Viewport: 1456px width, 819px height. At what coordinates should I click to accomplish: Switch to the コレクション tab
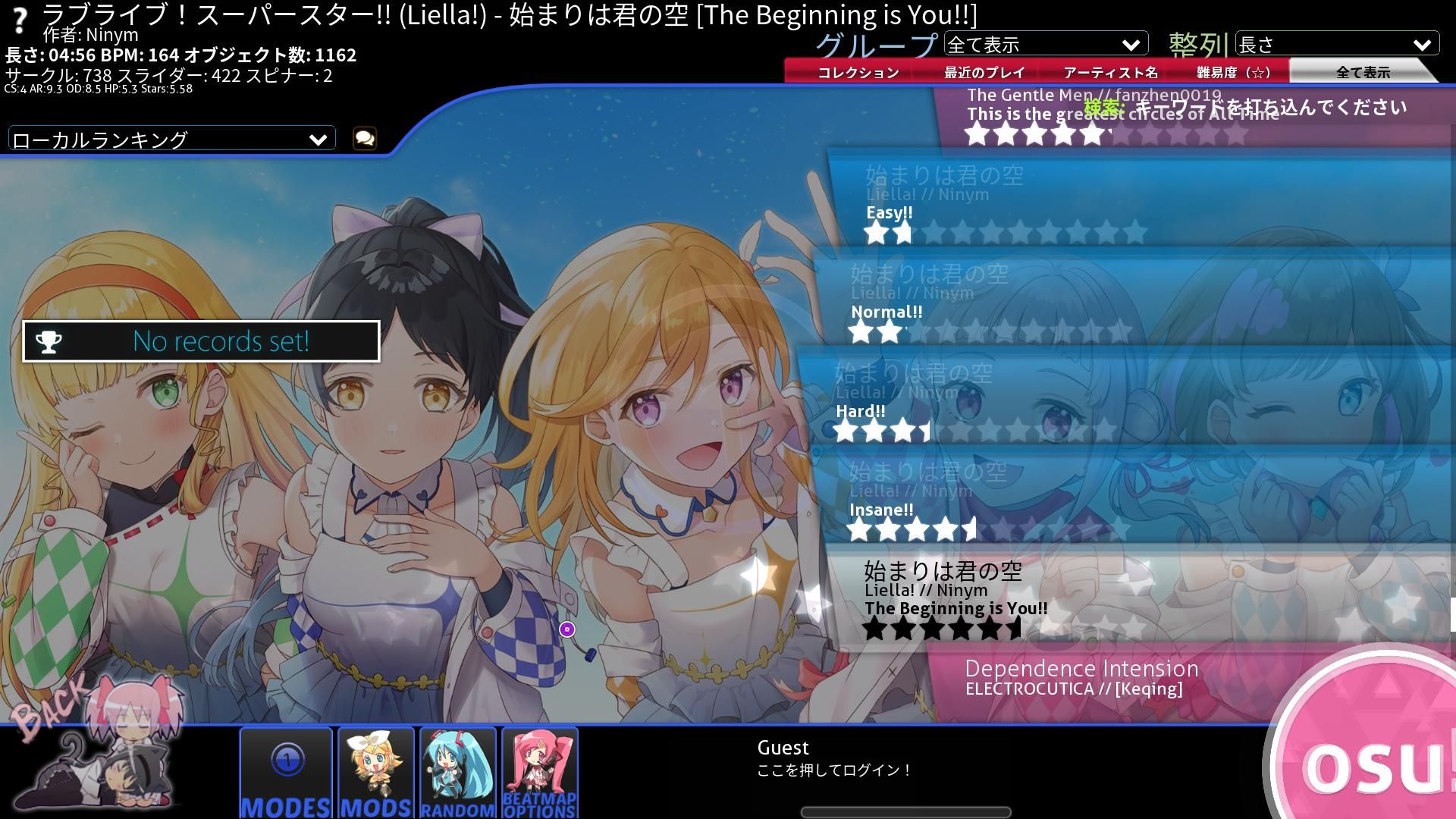[x=858, y=73]
